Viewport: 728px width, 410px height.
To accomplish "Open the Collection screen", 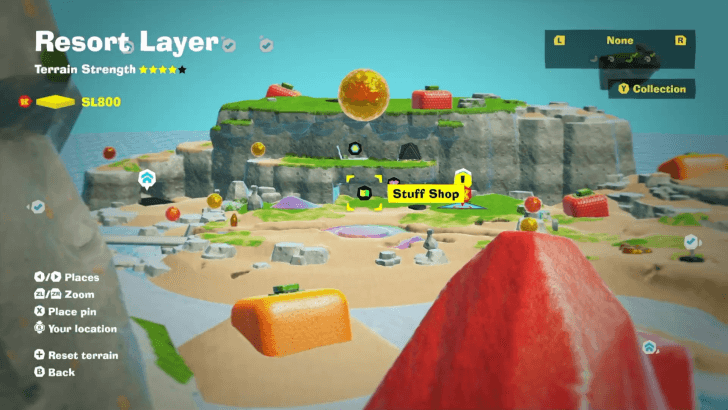I will pyautogui.click(x=652, y=89).
